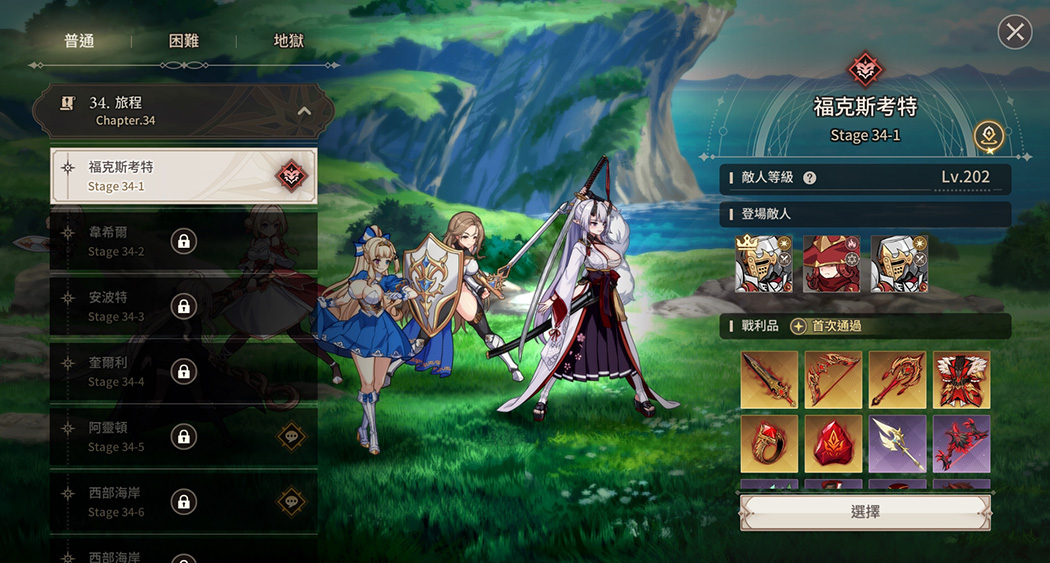The height and width of the screenshot is (563, 1050).
Task: Switch to the 困難 difficulty tab
Action: pyautogui.click(x=184, y=41)
